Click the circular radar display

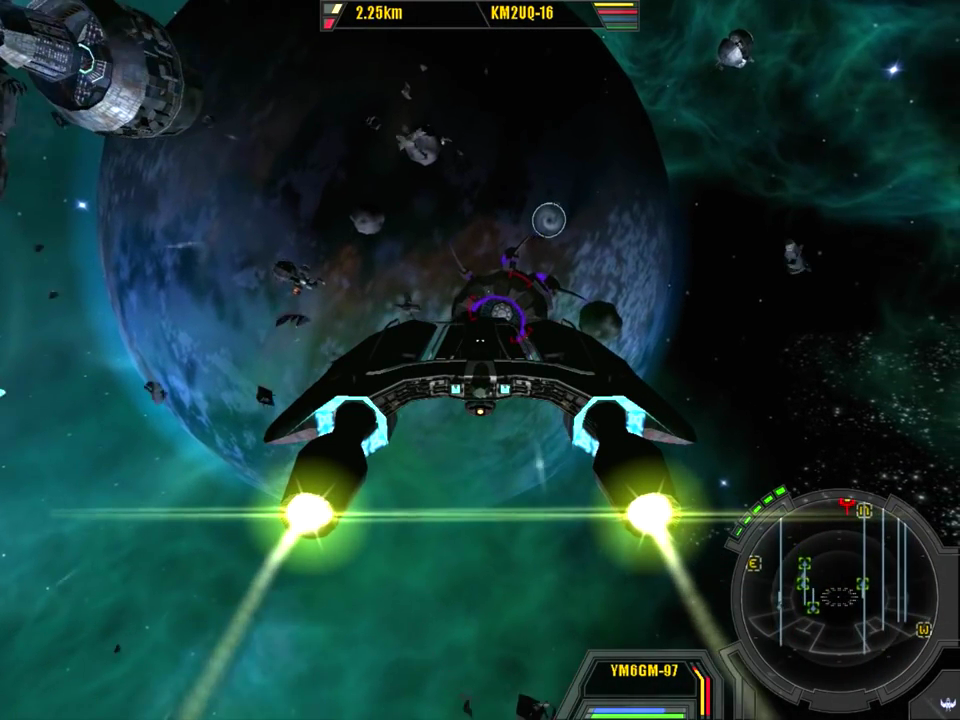[x=838, y=596]
